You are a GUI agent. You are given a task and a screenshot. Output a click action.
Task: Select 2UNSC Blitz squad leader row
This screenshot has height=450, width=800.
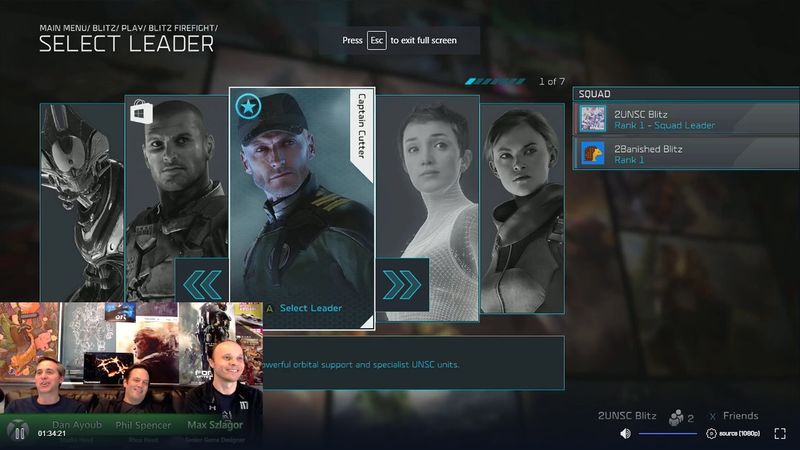686,119
